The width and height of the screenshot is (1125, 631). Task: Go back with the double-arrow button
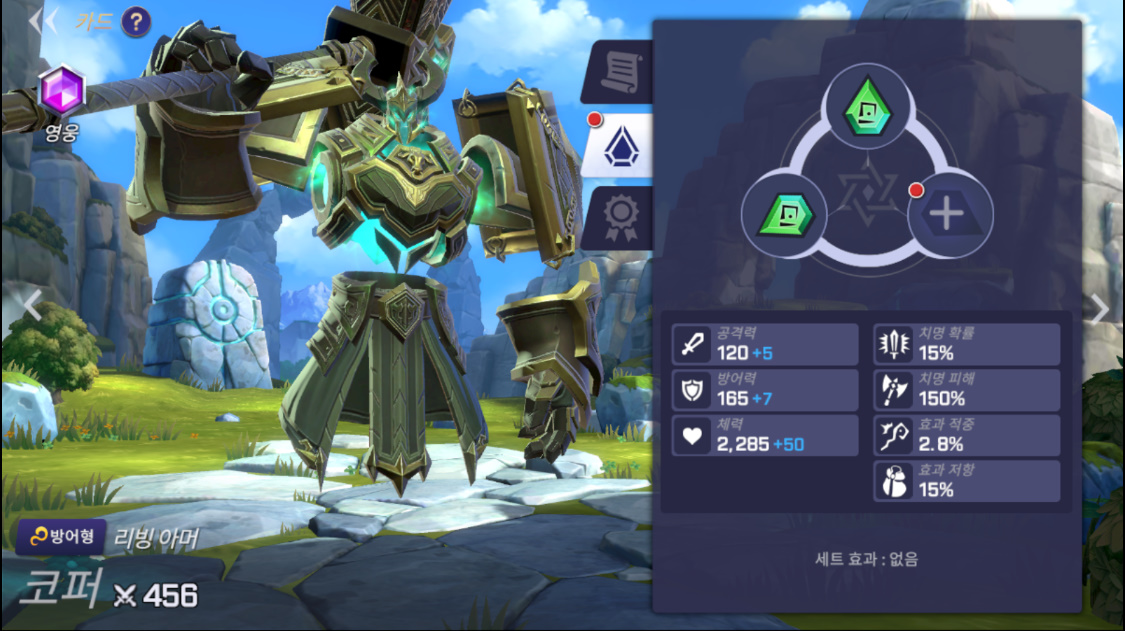(42, 21)
